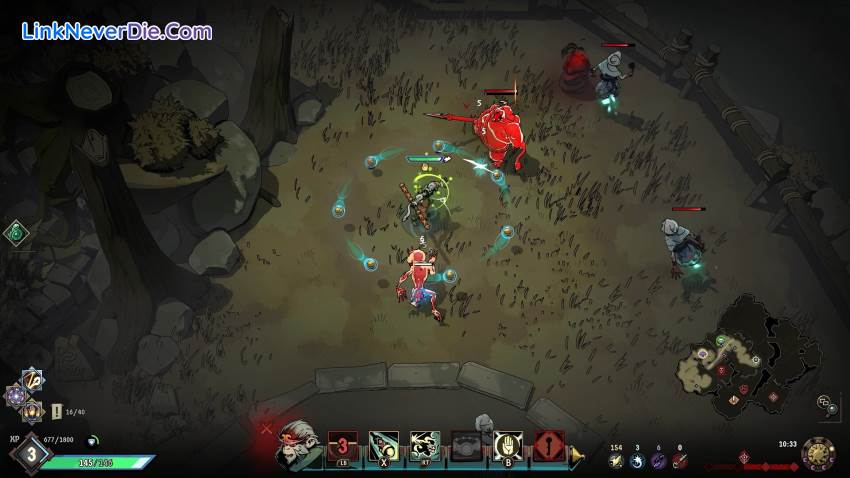
Task: Select the top diamond relic icon
Action: click(31, 379)
